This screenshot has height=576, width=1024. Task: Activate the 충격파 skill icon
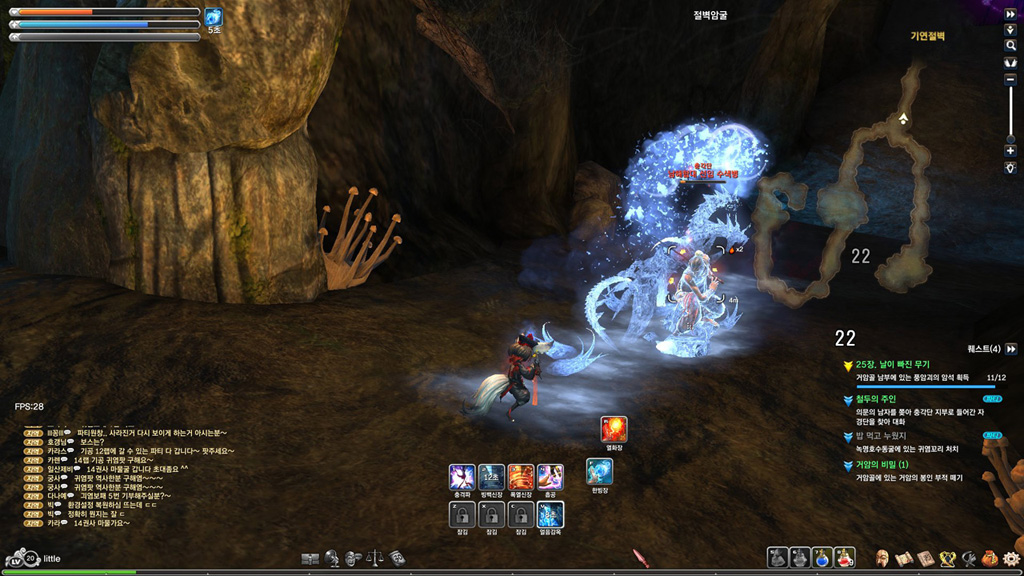462,476
